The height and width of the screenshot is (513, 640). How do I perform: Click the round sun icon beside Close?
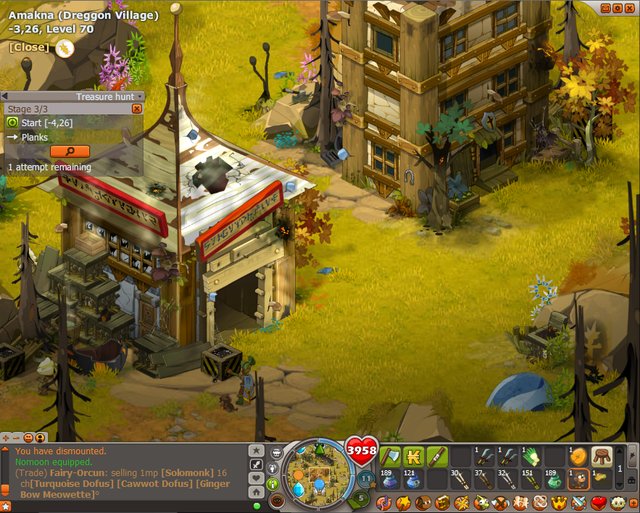(65, 47)
